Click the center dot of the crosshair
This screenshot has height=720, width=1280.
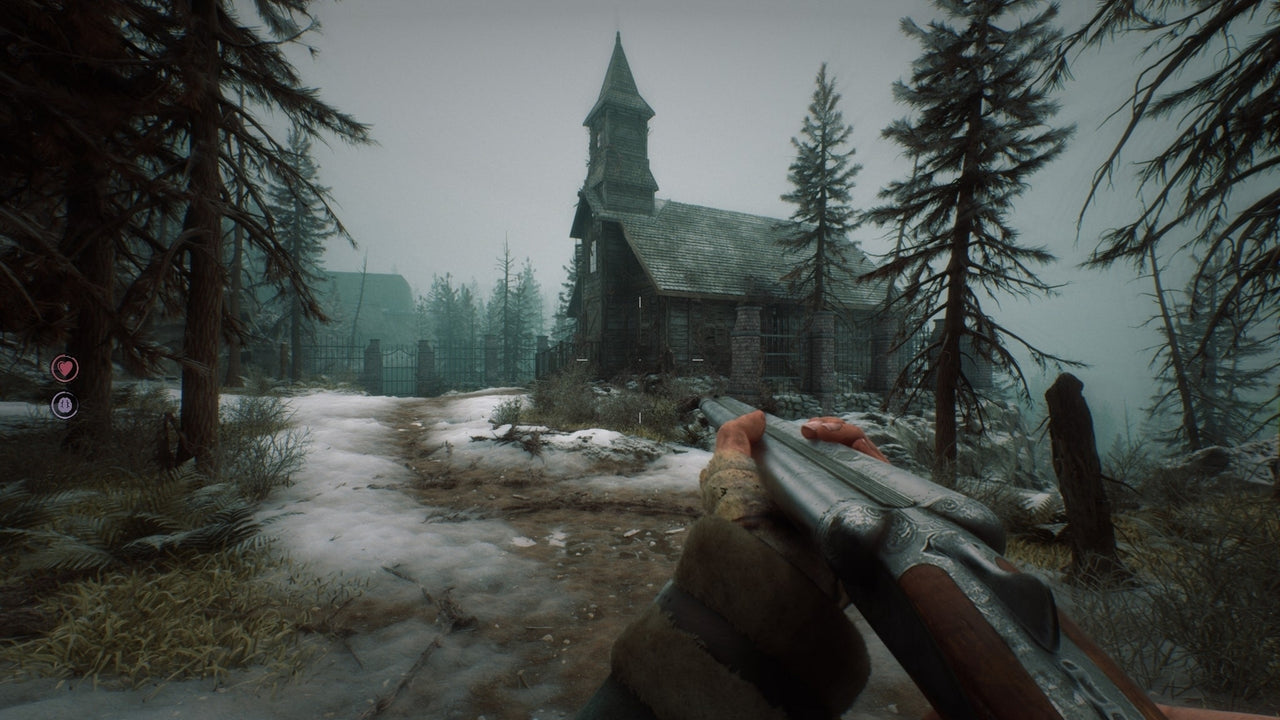click(x=640, y=360)
